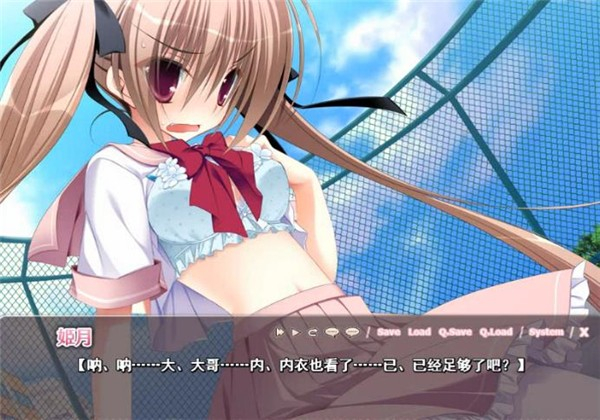
Task: Choose Q.Load to quick load
Action: 496,331
